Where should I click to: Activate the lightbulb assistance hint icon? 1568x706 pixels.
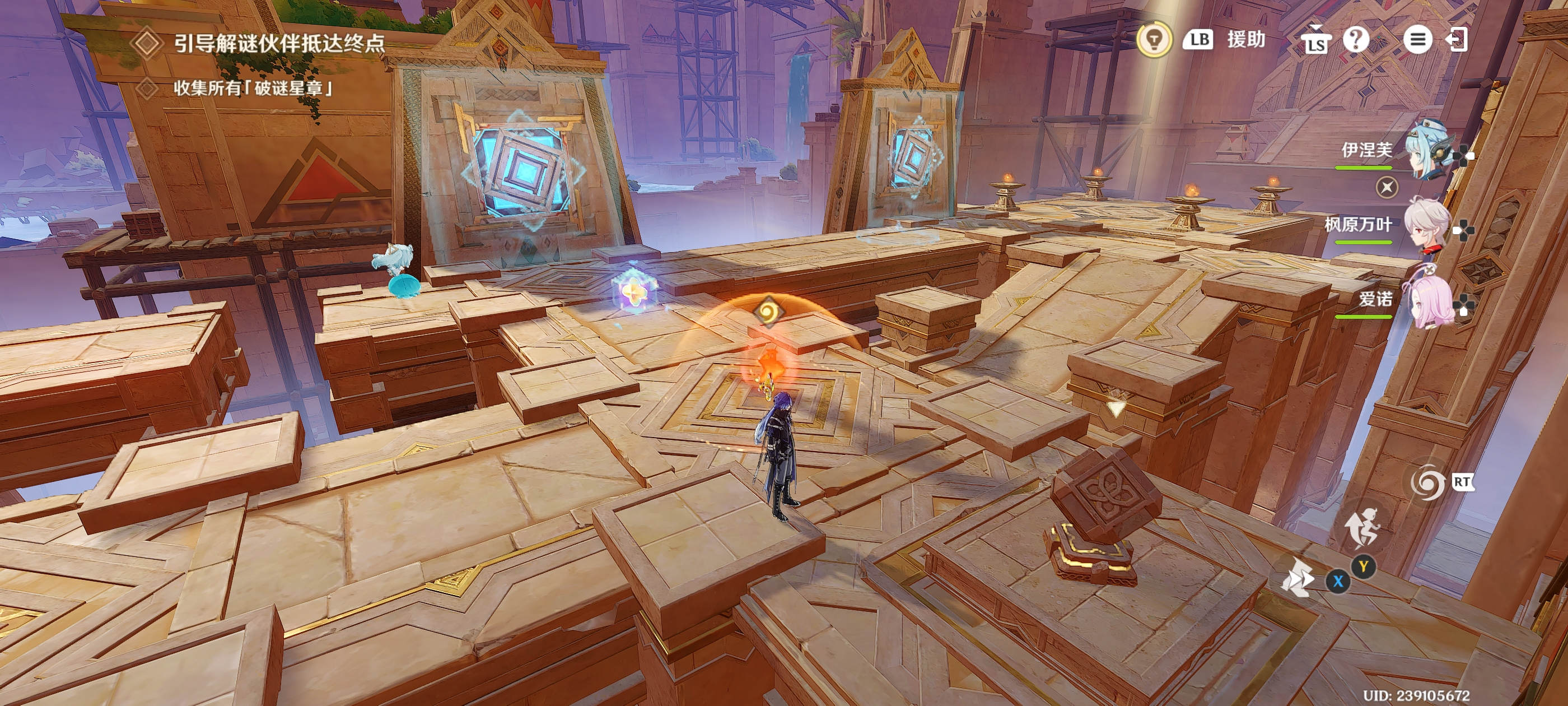pos(1154,40)
